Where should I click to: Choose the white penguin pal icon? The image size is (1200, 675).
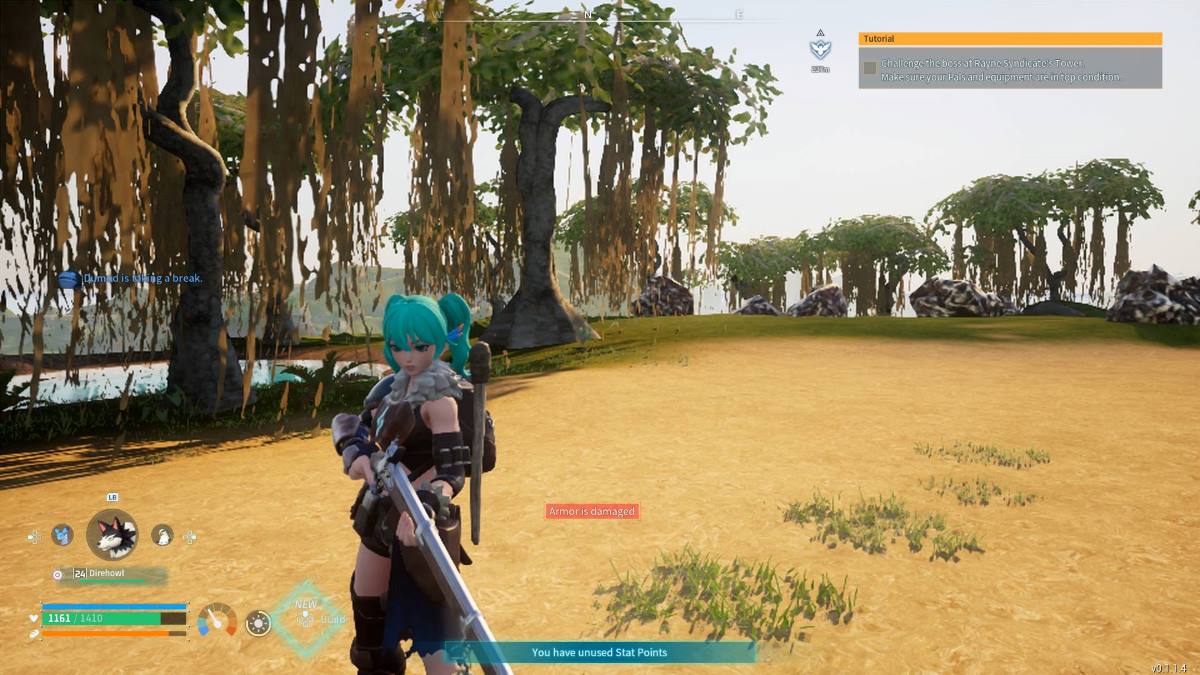[x=162, y=536]
